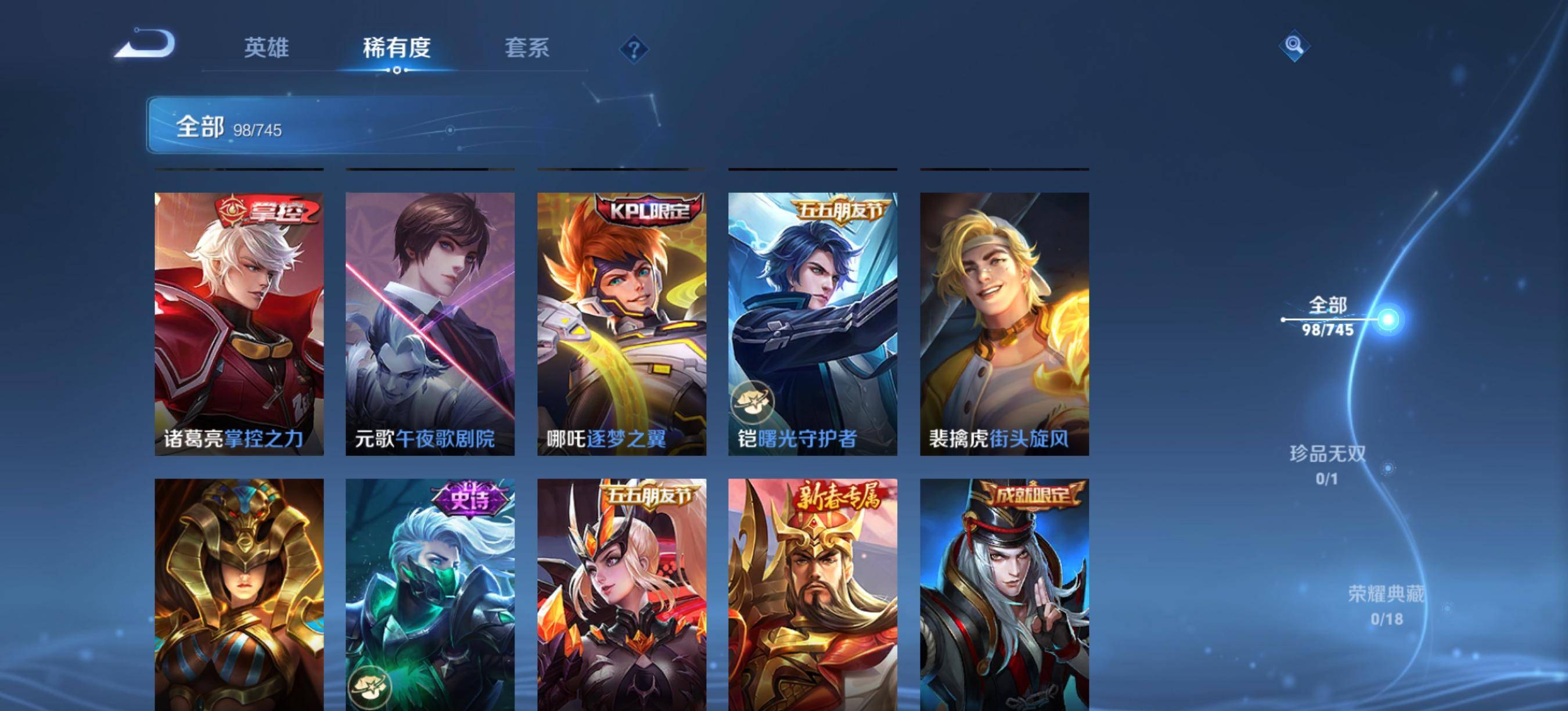Switch to the 英雄 tab
This screenshot has width=1568, height=711.
[x=266, y=48]
